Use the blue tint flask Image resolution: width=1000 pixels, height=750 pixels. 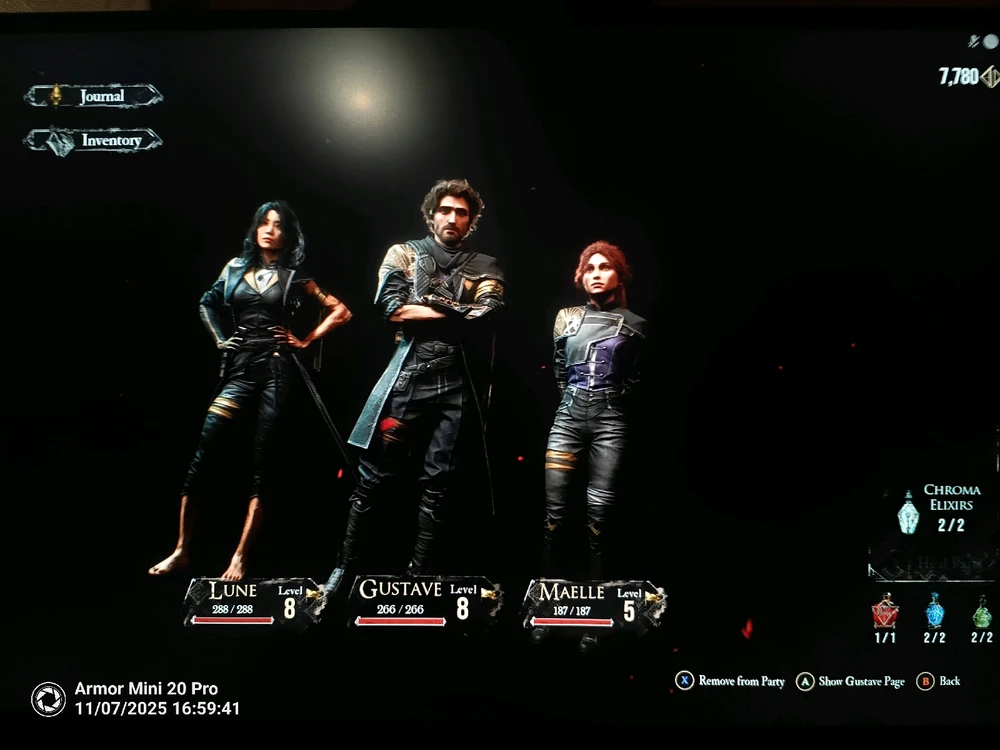pos(934,611)
